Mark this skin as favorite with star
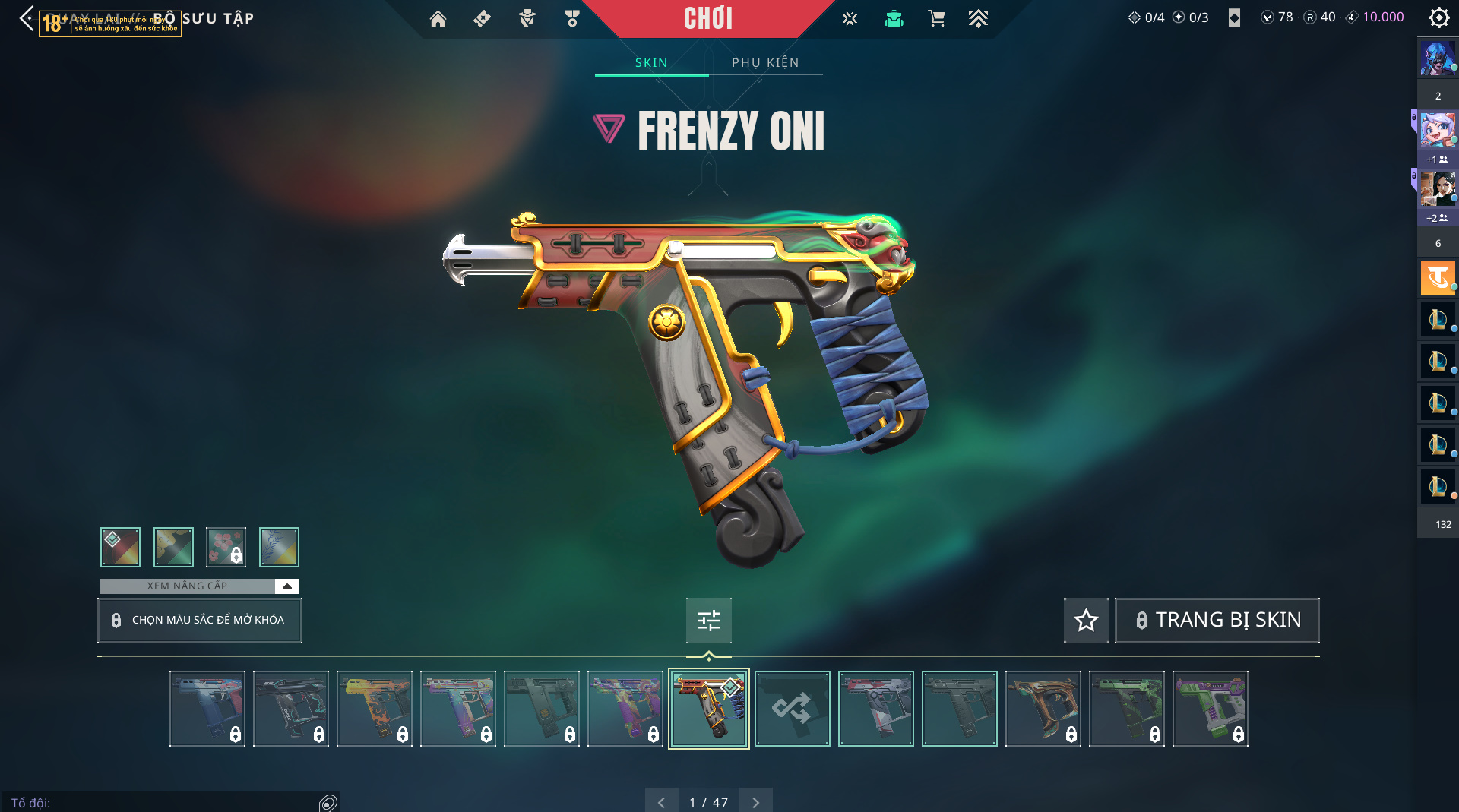 (1086, 621)
